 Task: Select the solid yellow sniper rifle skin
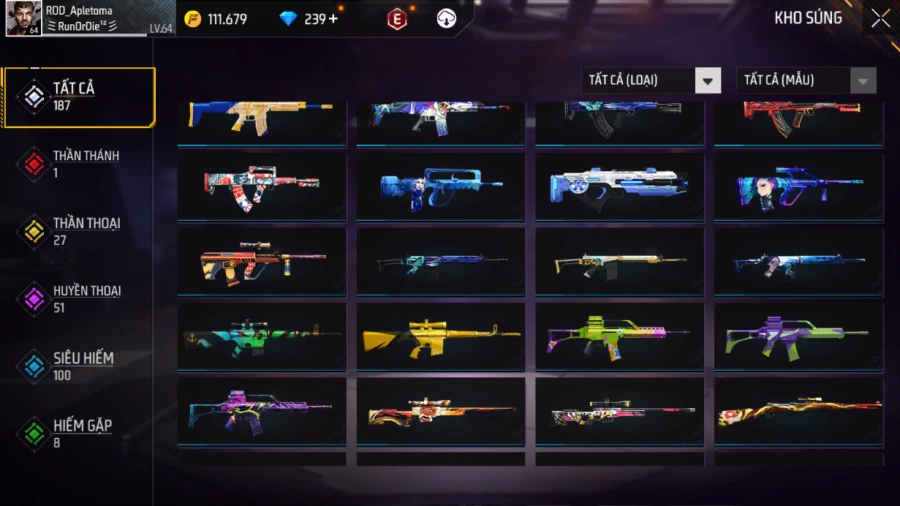point(440,337)
